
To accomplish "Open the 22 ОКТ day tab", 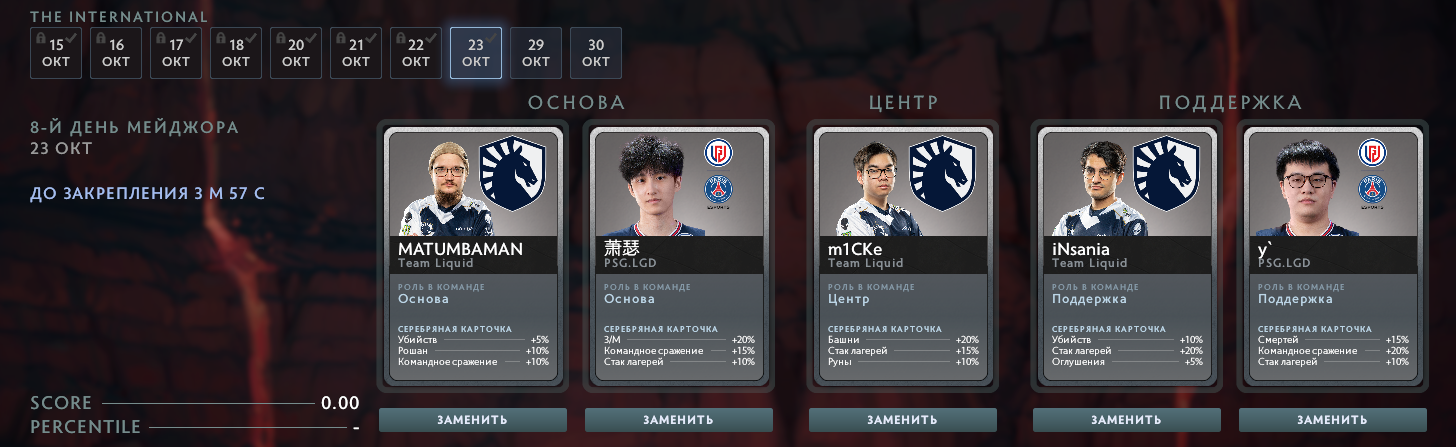I will pos(416,53).
